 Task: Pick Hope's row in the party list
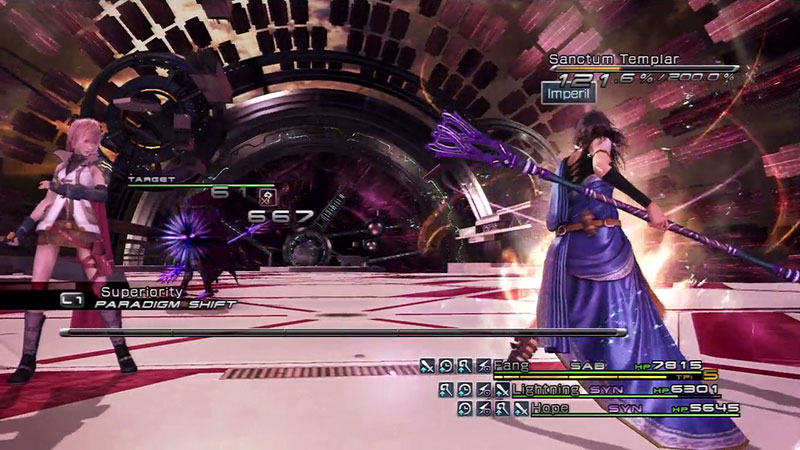[548, 408]
